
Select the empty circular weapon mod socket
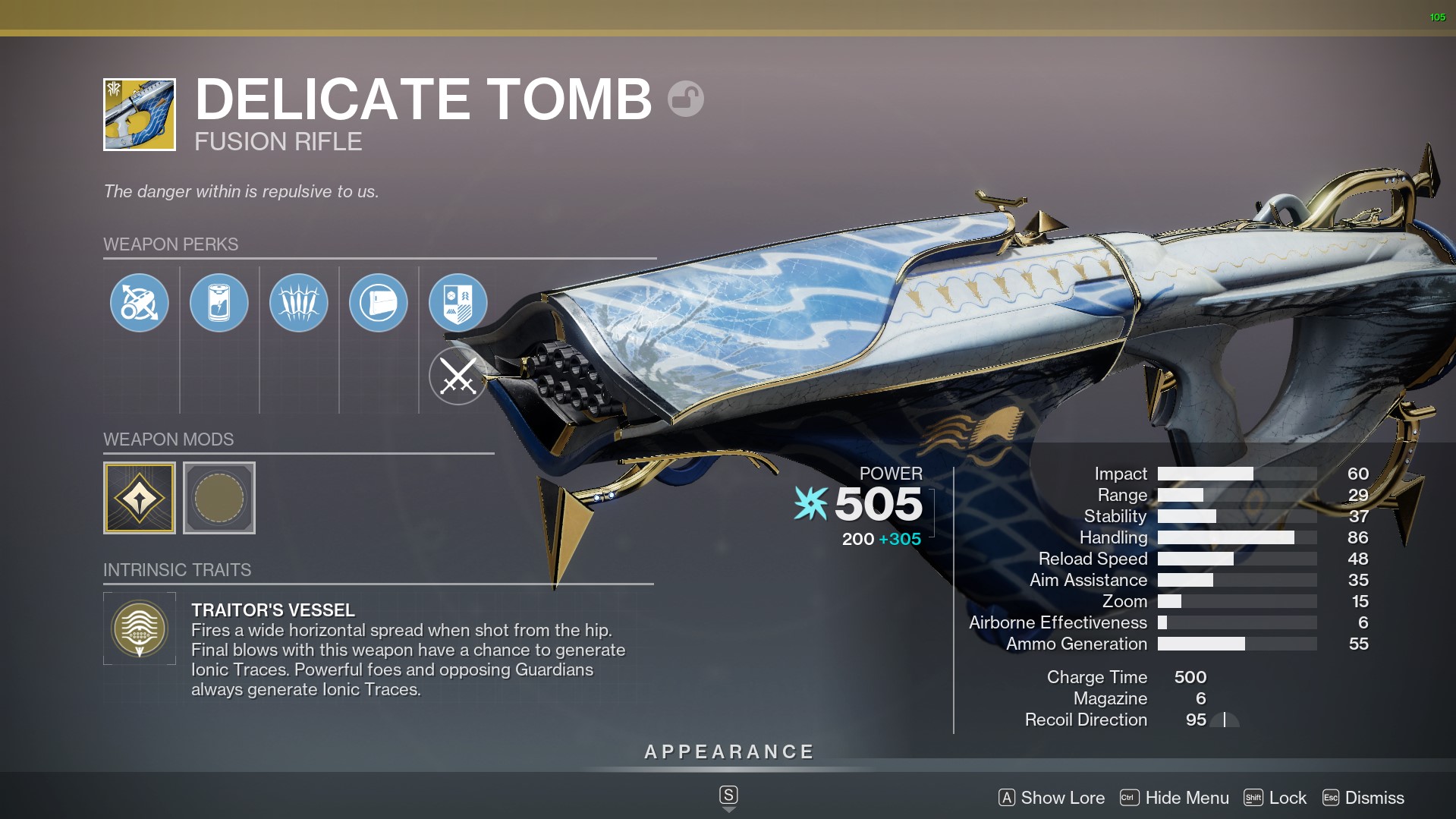[219, 498]
